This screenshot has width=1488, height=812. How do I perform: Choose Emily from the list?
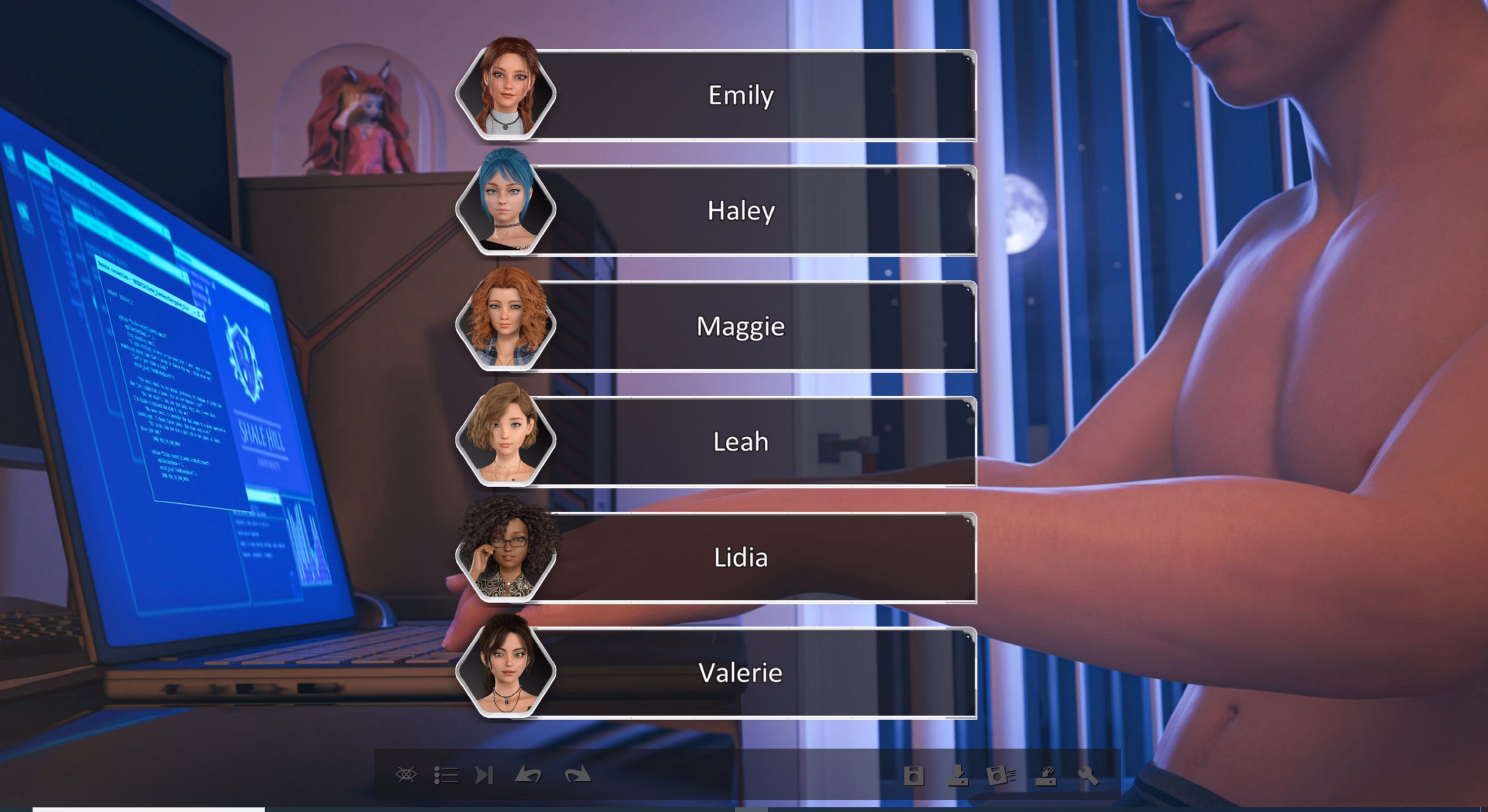(x=741, y=95)
